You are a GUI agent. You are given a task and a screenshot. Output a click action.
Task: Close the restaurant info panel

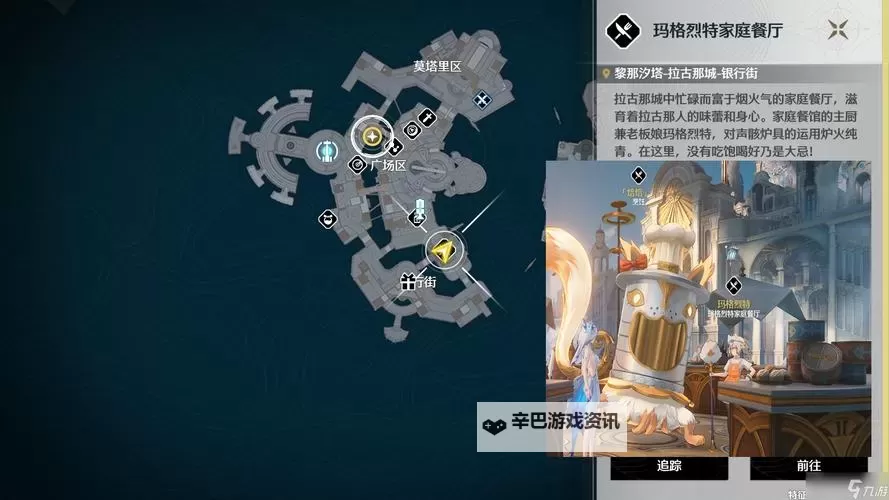838,30
